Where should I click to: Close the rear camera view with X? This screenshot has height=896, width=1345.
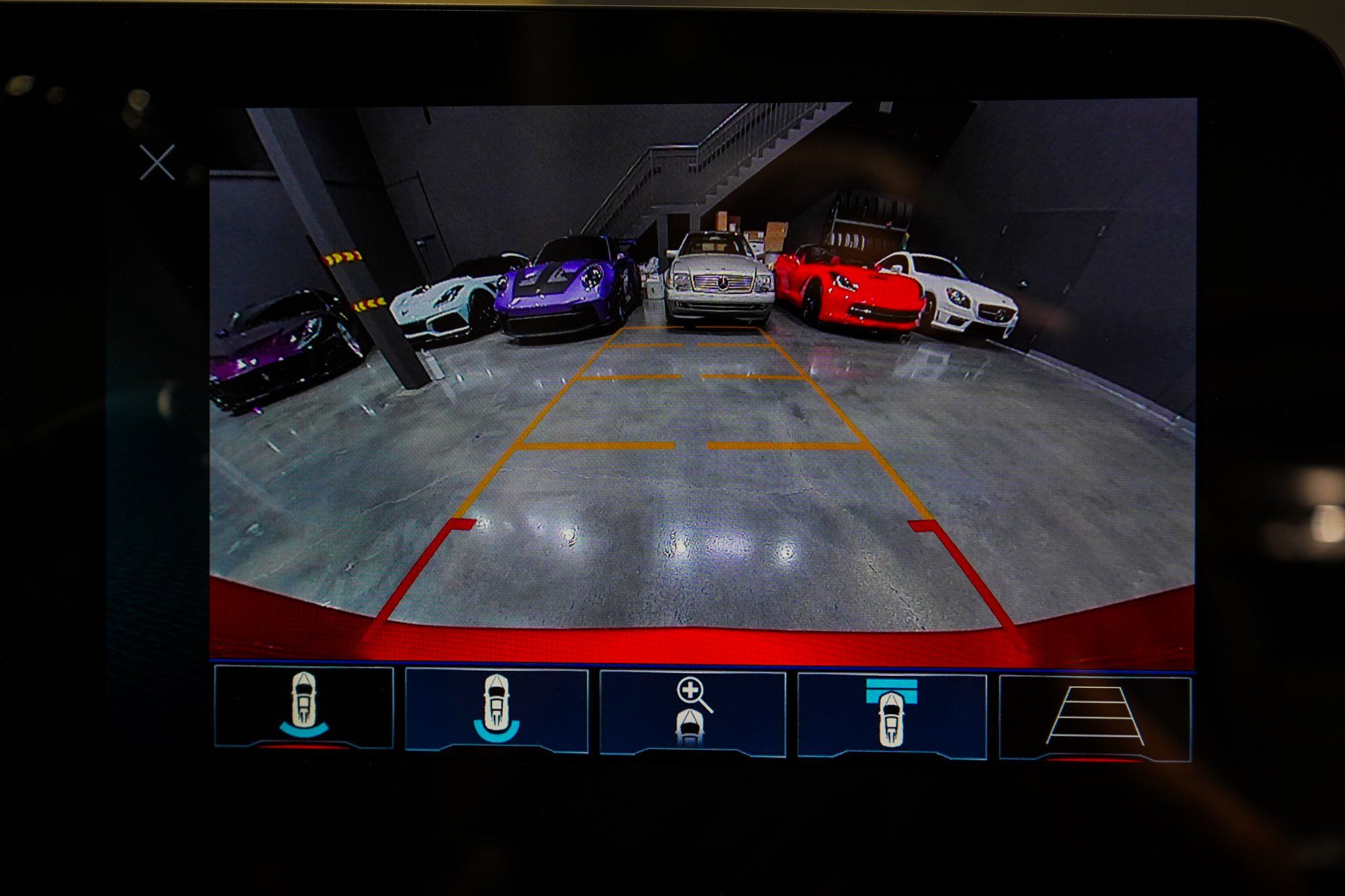pyautogui.click(x=158, y=162)
